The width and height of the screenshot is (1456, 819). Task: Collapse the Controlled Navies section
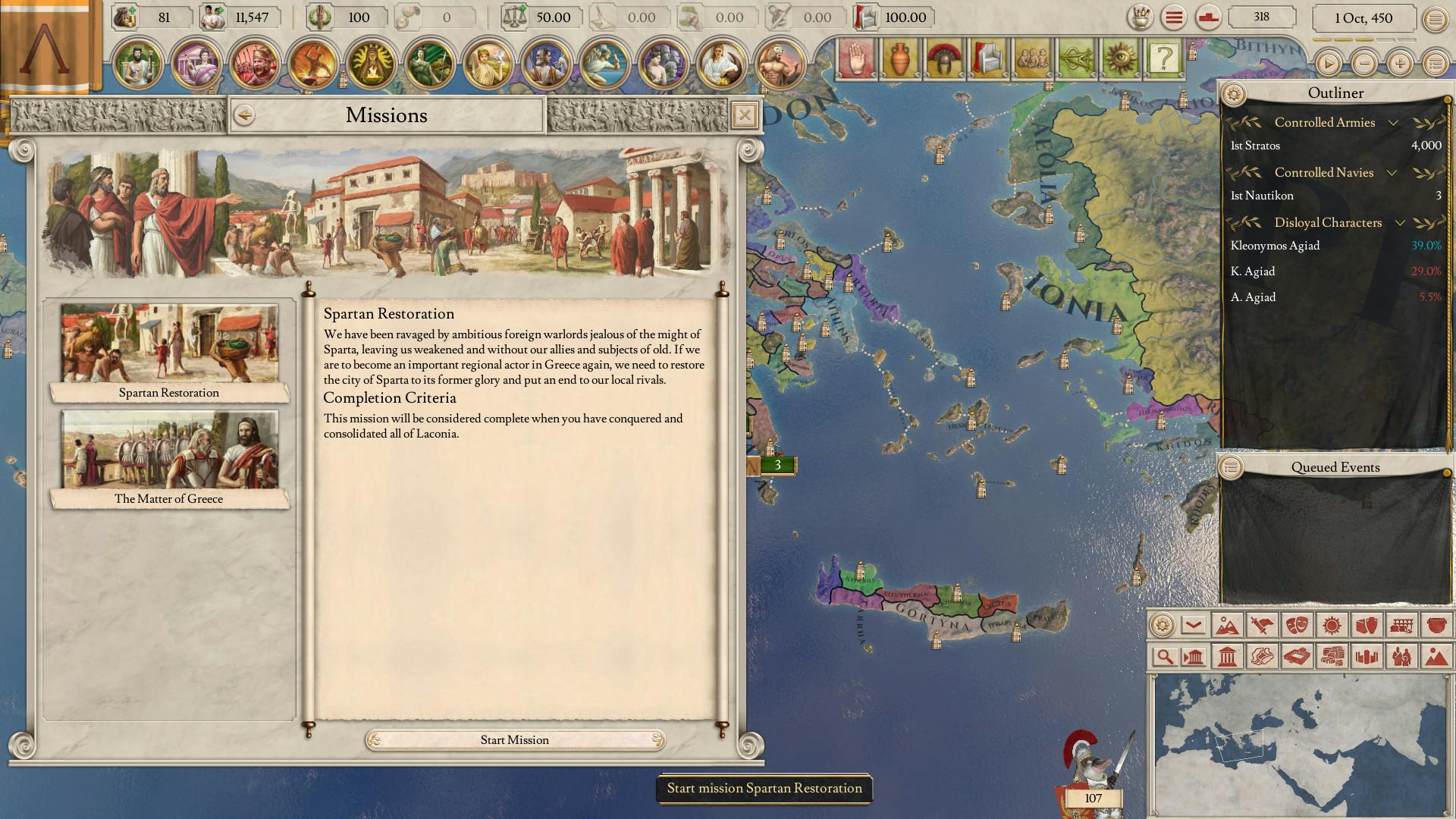pos(1391,172)
